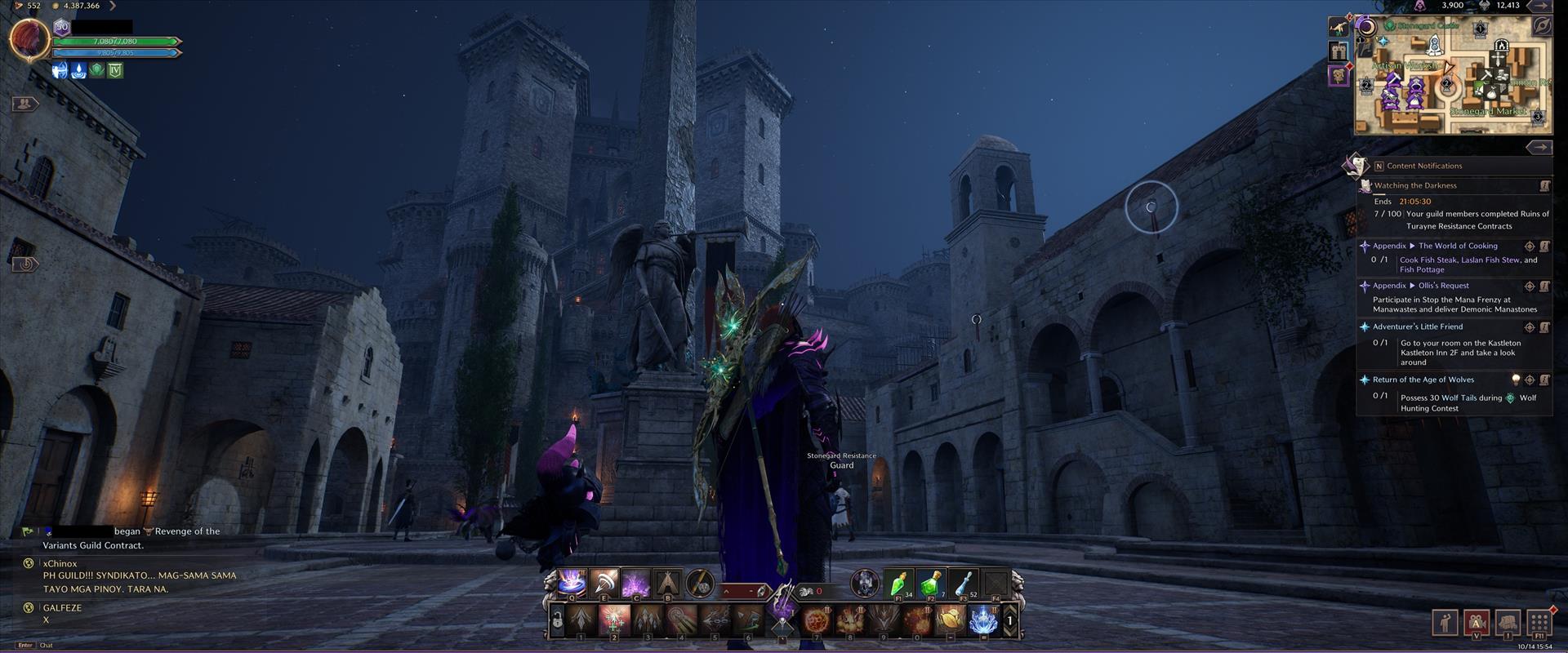Activate the fiery sun skill in slot 7
The height and width of the screenshot is (653, 1568).
coord(816,620)
